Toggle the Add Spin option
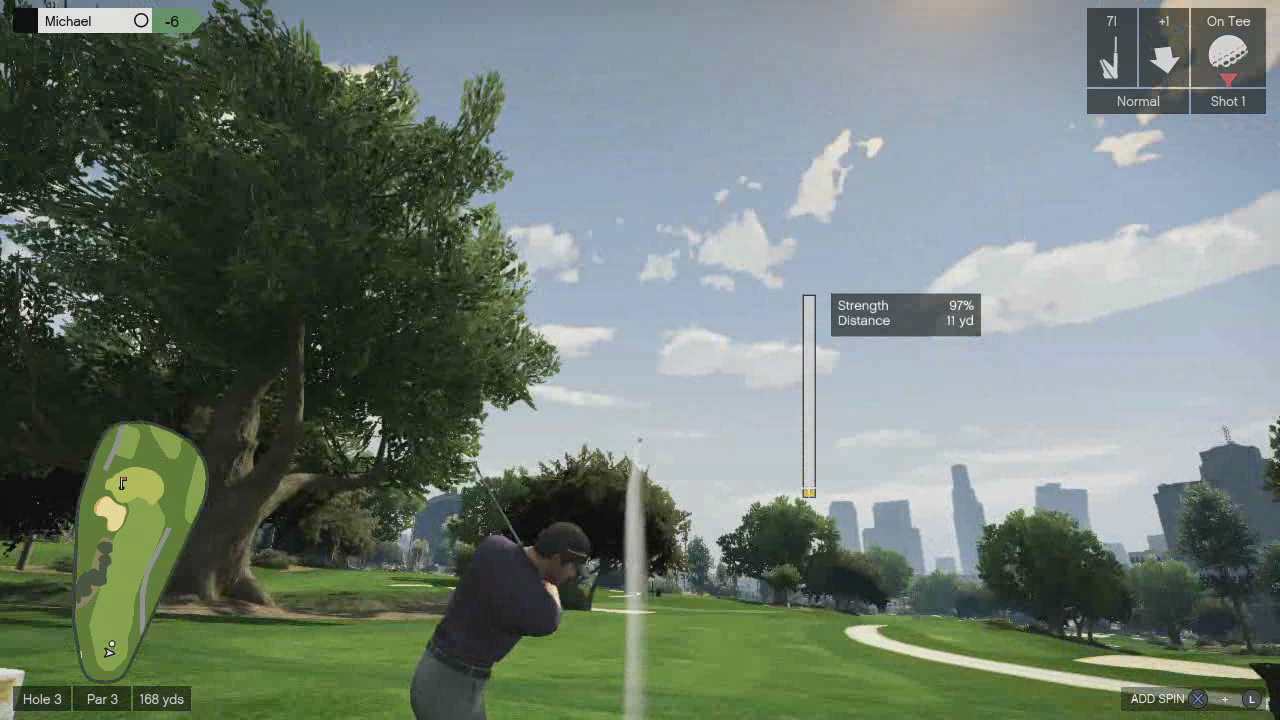The width and height of the screenshot is (1280, 720). 1159,699
